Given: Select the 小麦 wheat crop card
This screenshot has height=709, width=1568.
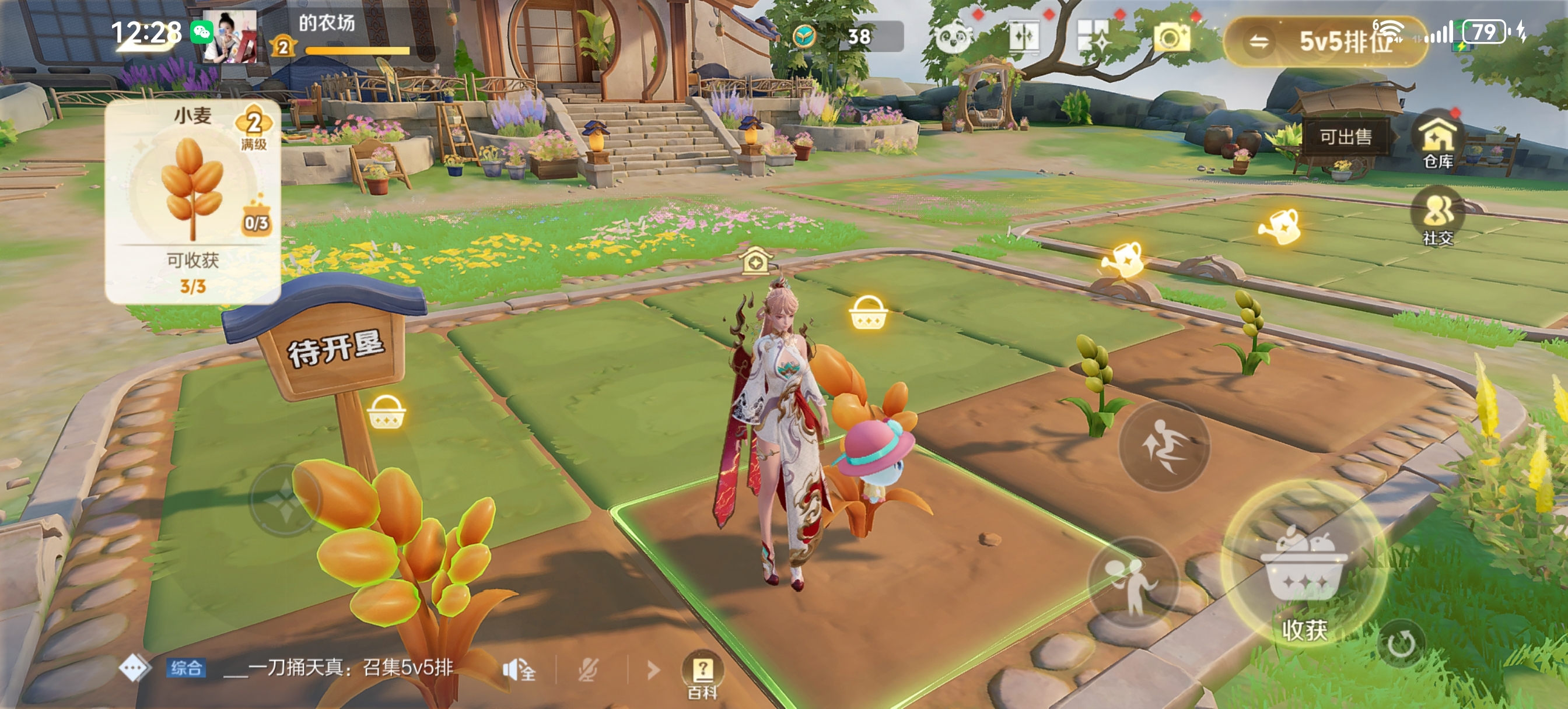Looking at the screenshot, I should point(193,201).
